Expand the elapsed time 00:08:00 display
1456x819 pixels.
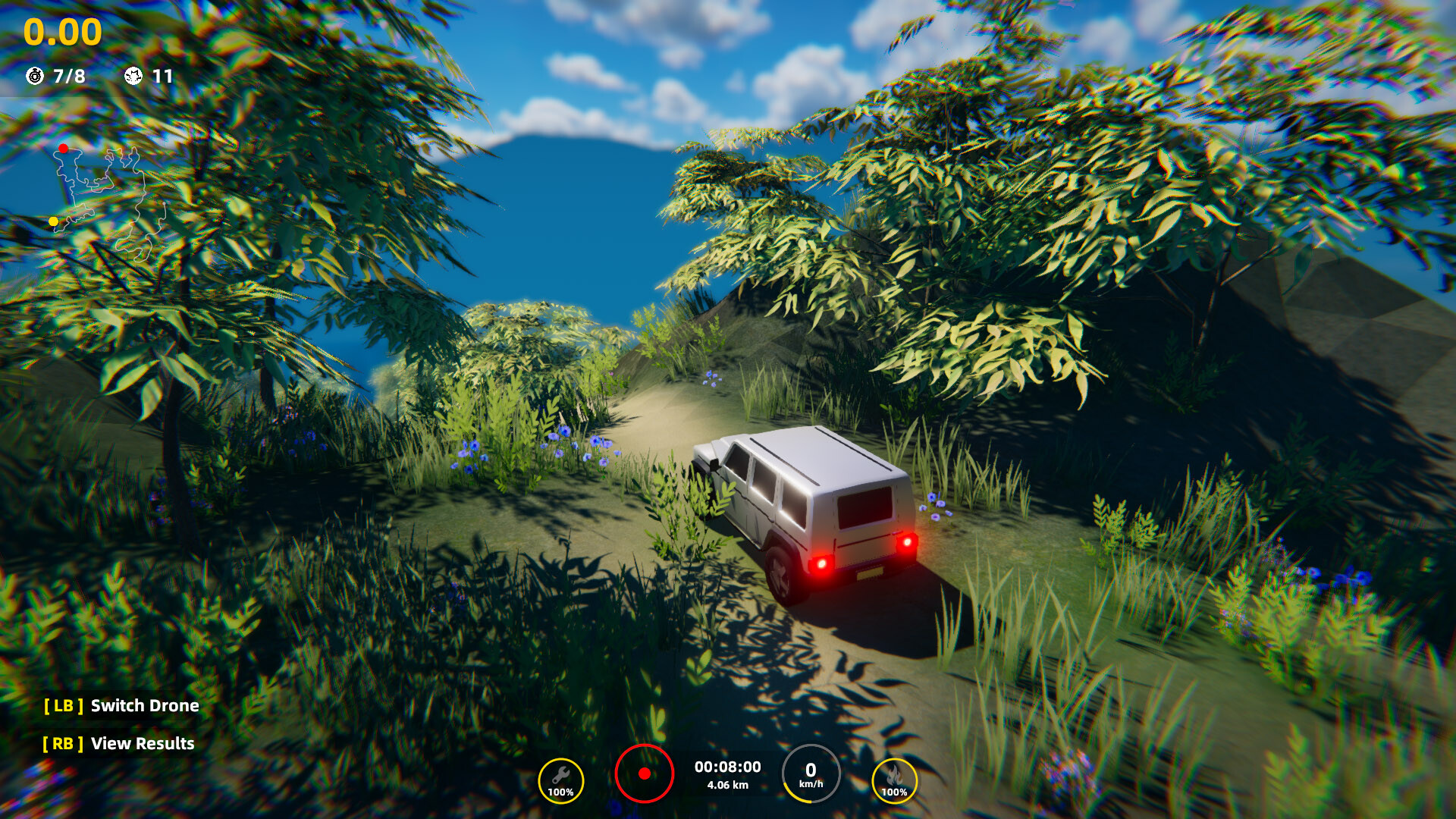coord(726,766)
